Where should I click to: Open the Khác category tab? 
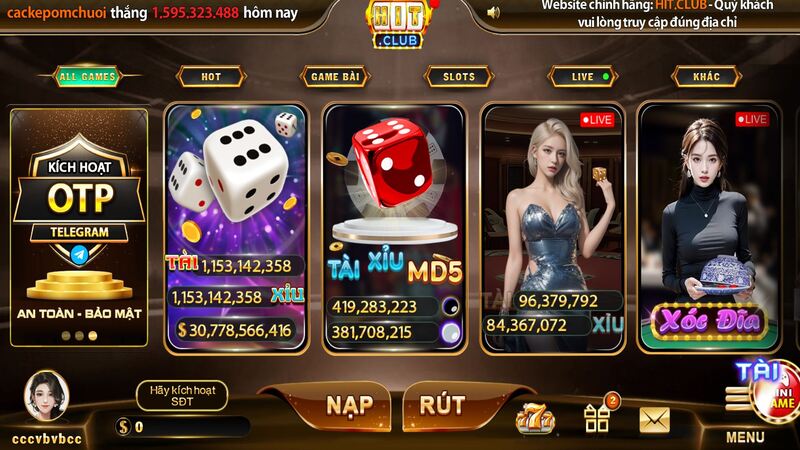click(x=707, y=76)
